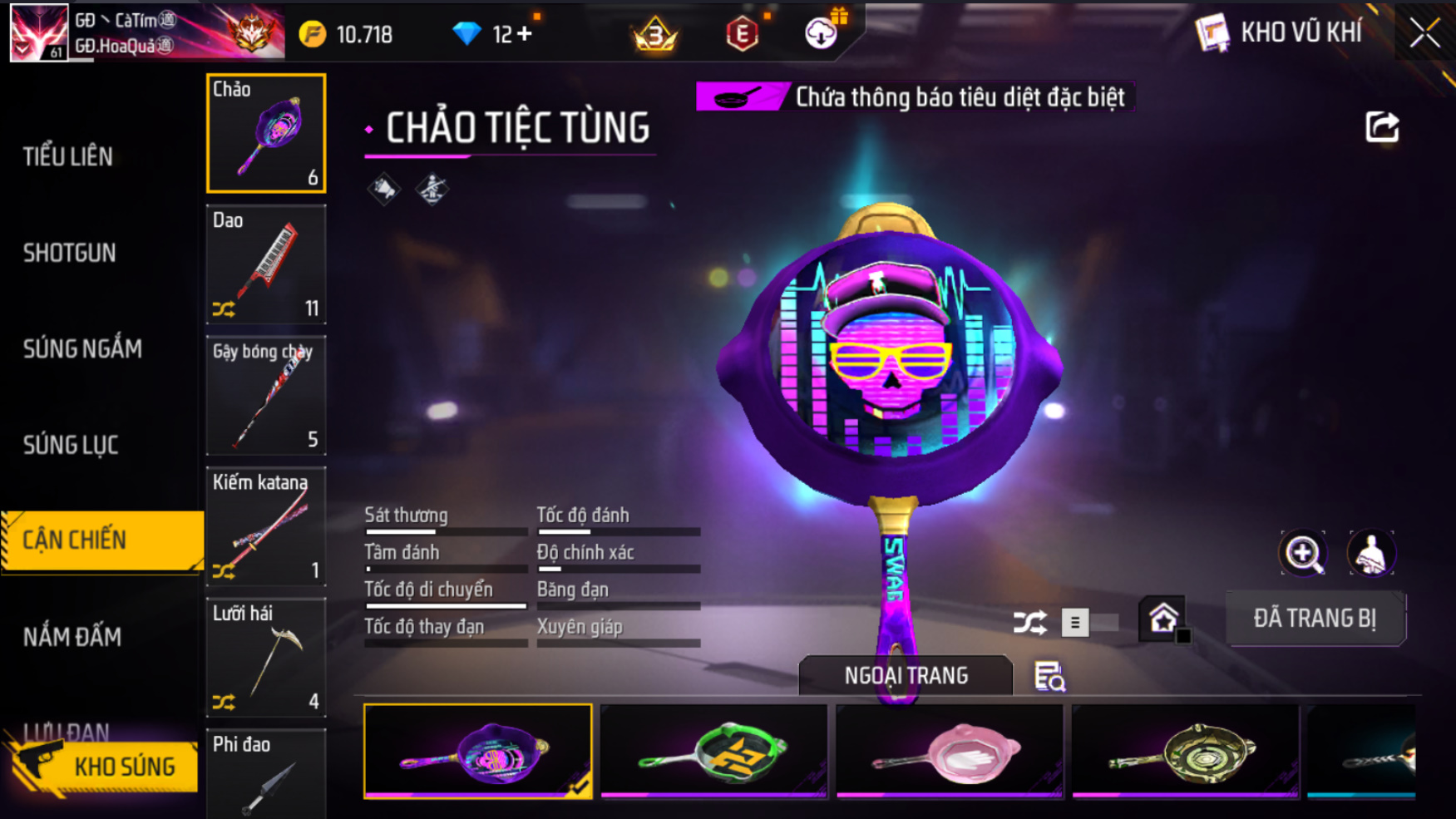The width and height of the screenshot is (1456, 819).
Task: Preview skin on character icon
Action: tap(1371, 554)
